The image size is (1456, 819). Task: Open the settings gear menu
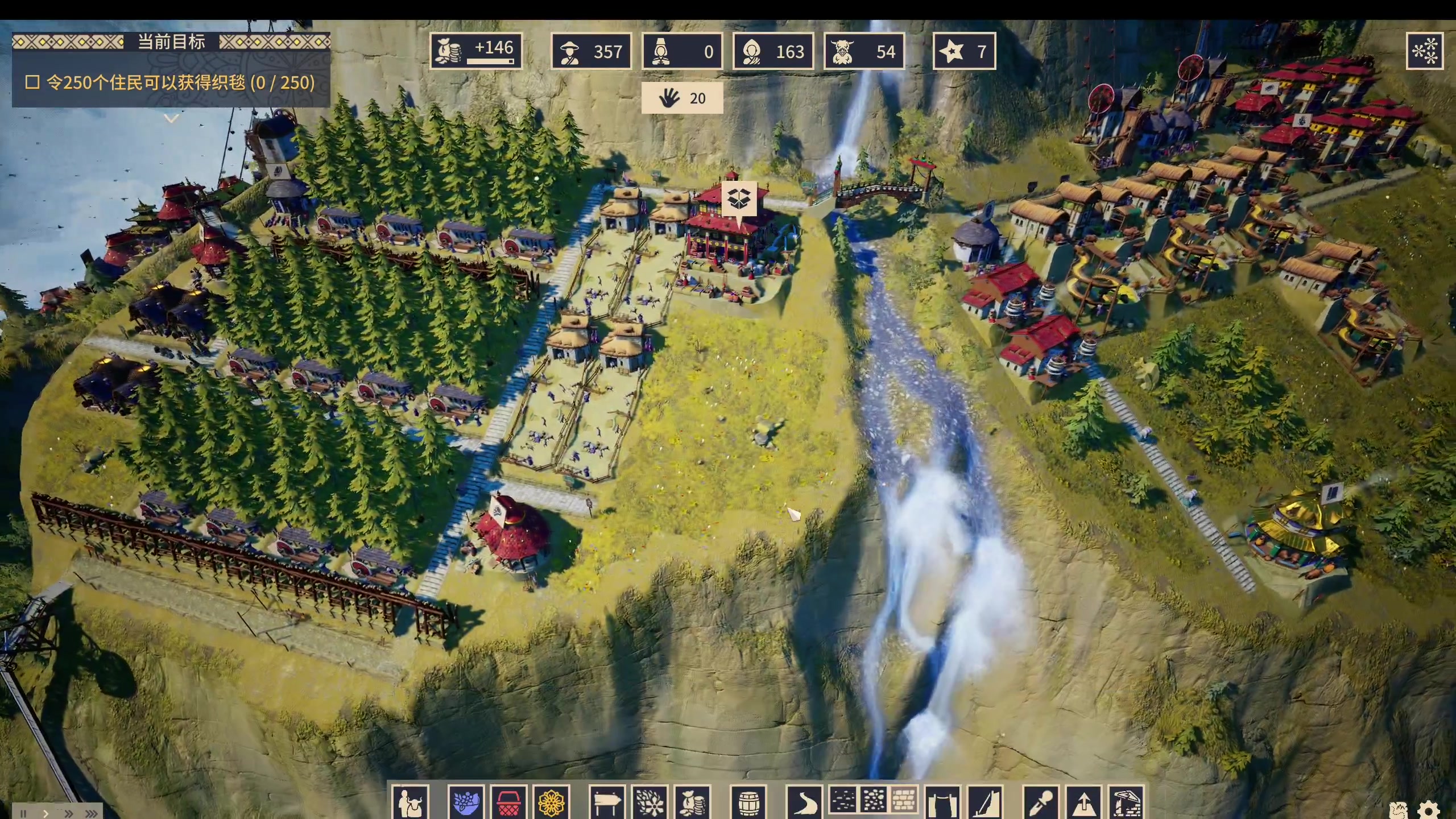pyautogui.click(x=1428, y=810)
